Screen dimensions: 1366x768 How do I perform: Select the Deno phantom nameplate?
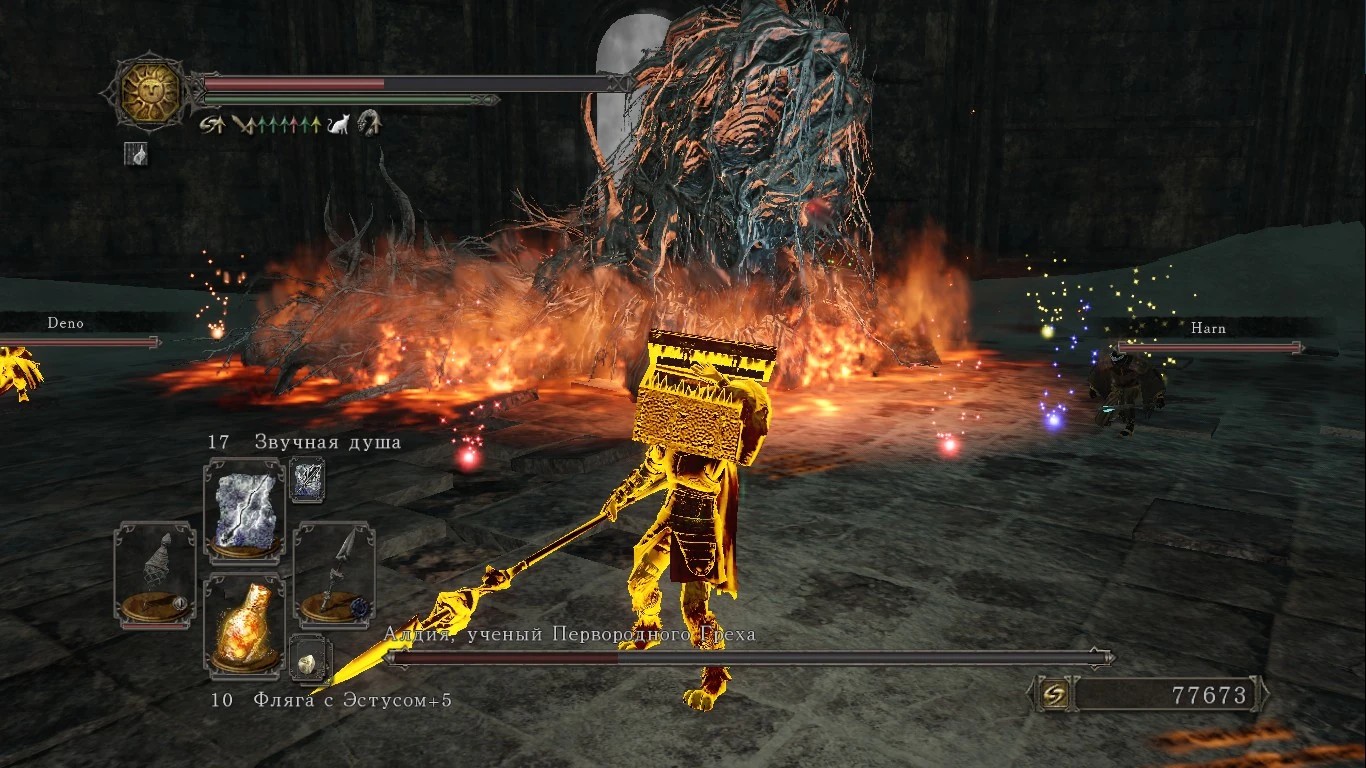pos(66,324)
